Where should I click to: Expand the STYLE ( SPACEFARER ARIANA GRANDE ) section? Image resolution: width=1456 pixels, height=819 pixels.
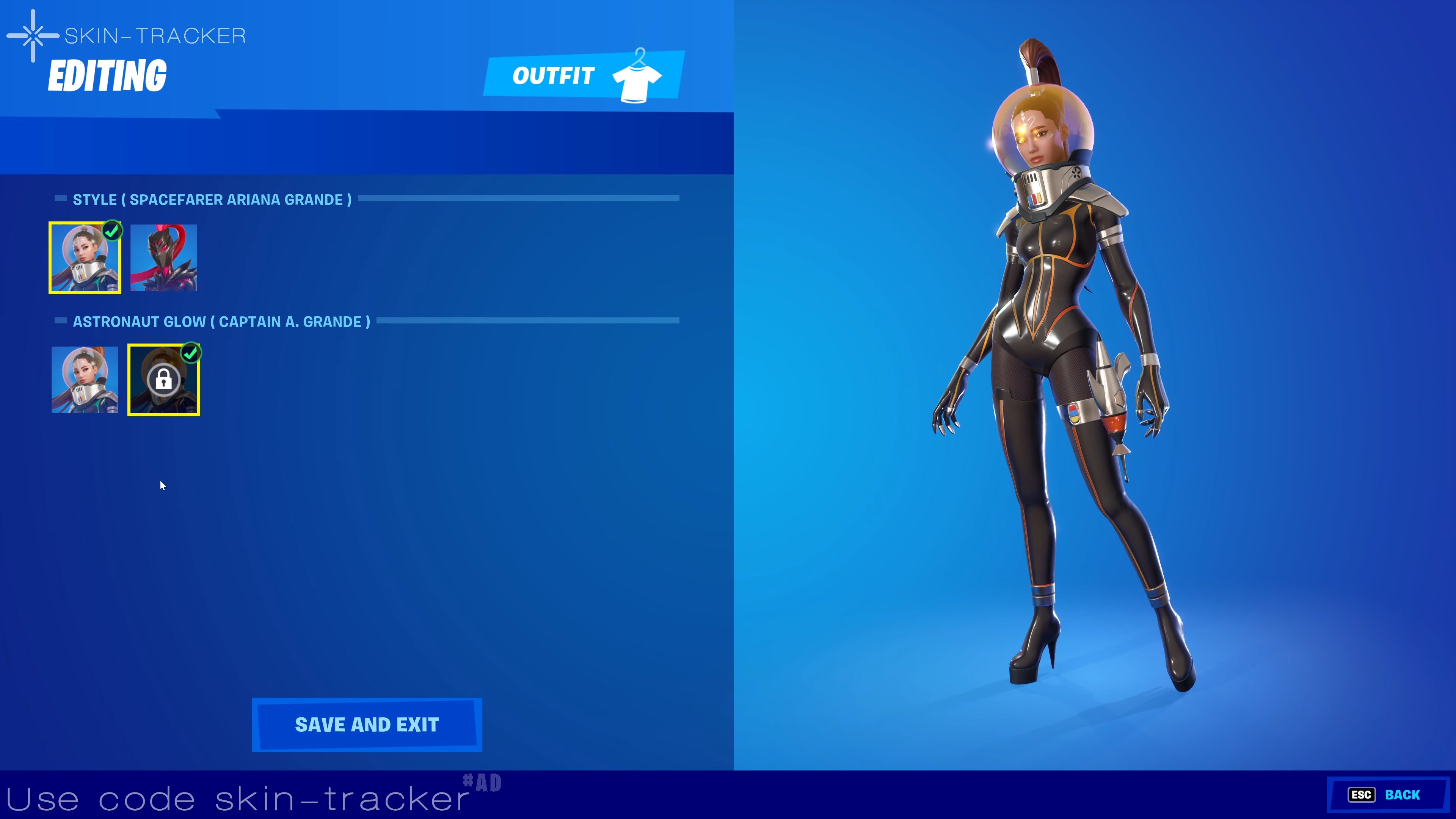click(212, 199)
